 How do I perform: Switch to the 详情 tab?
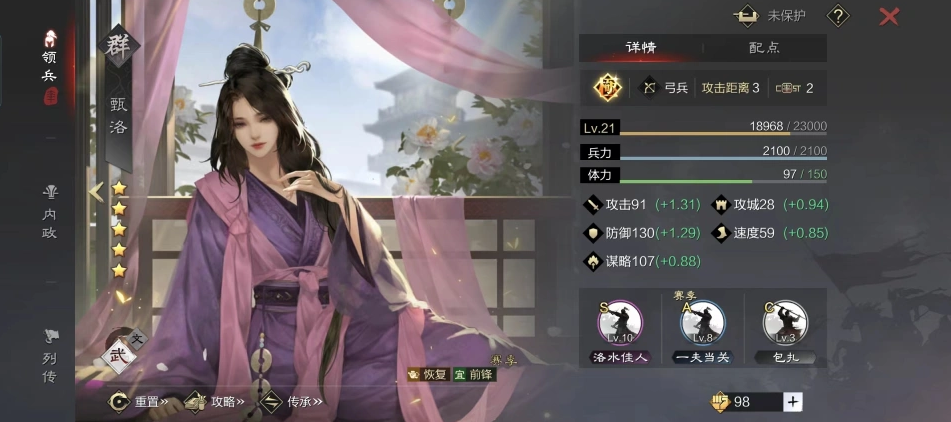(x=640, y=47)
